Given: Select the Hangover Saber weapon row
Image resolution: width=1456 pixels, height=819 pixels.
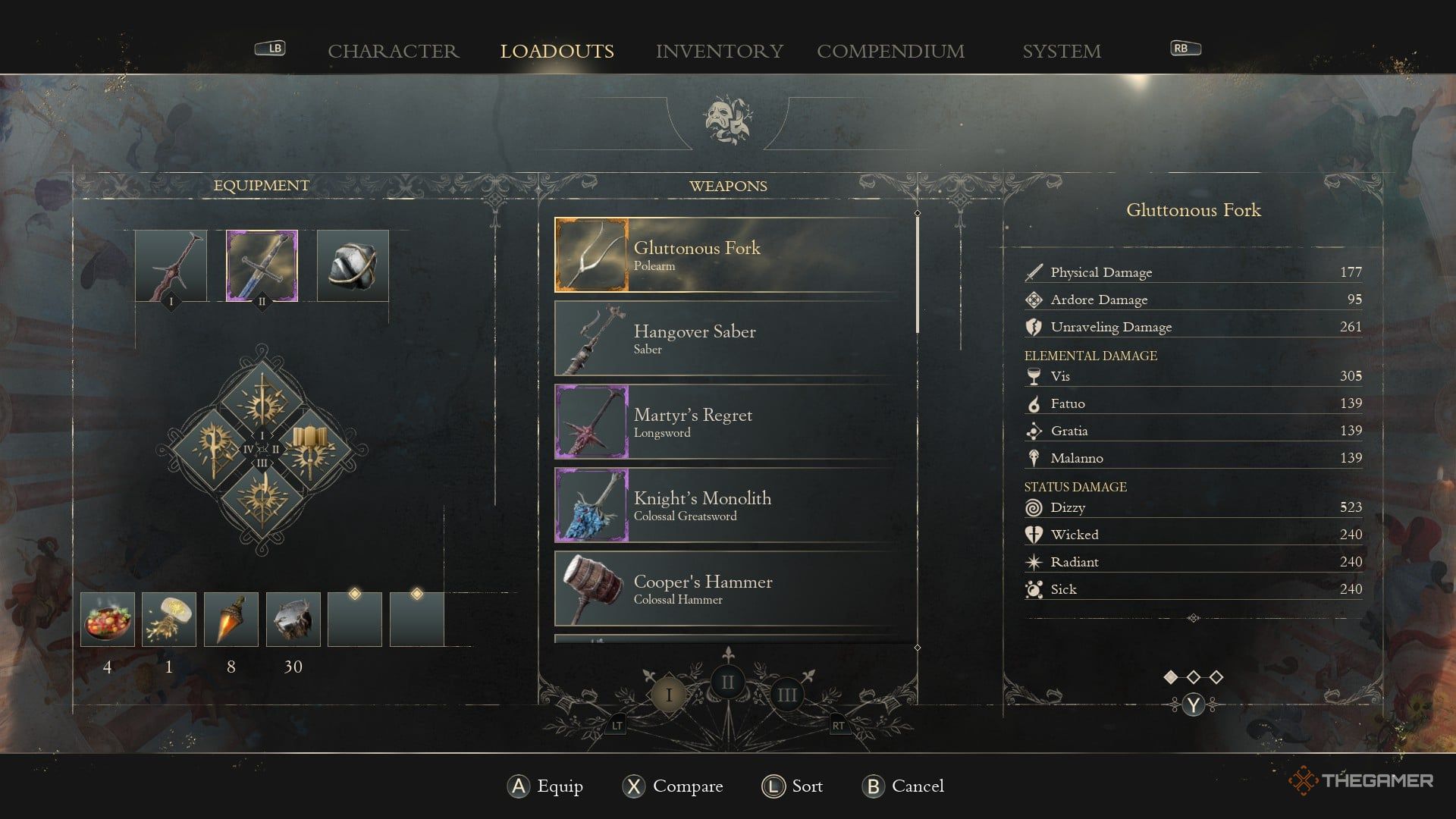Looking at the screenshot, I should [734, 338].
